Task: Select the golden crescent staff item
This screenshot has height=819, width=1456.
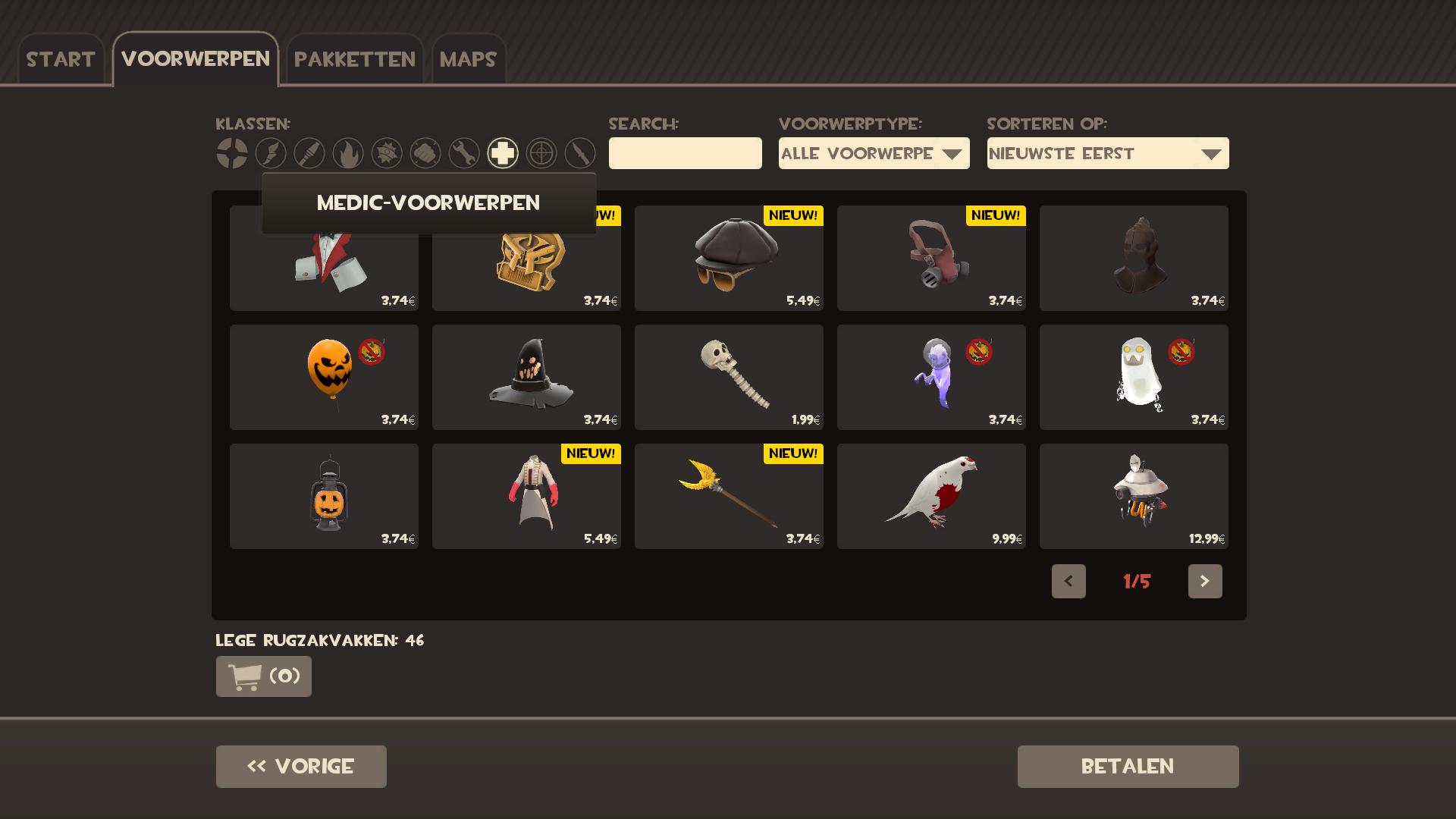Action: click(729, 496)
